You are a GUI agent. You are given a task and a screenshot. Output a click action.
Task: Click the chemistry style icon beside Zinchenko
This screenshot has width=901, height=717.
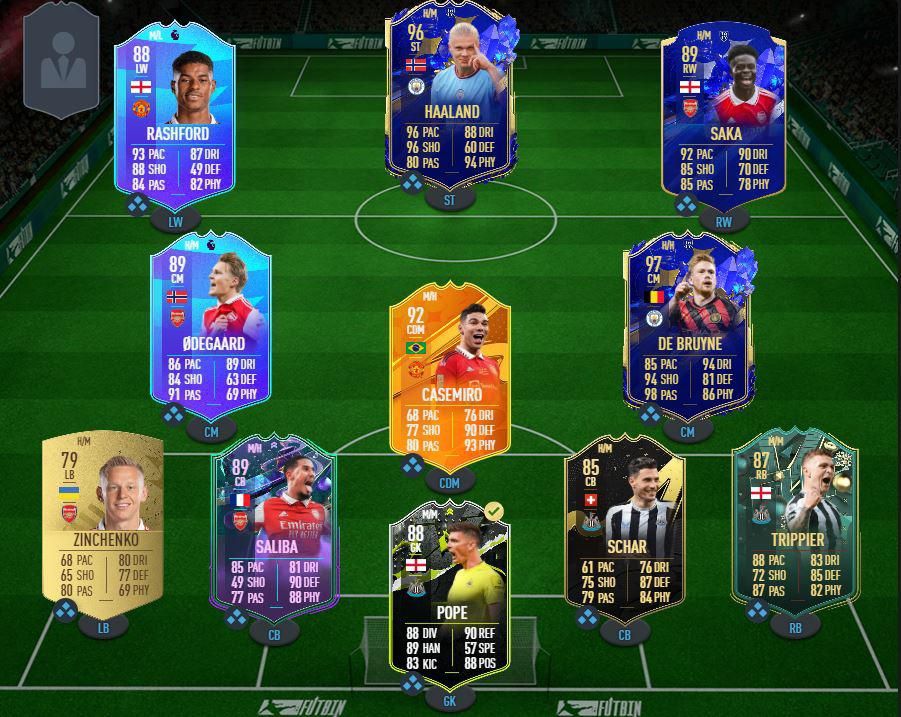click(x=65, y=610)
